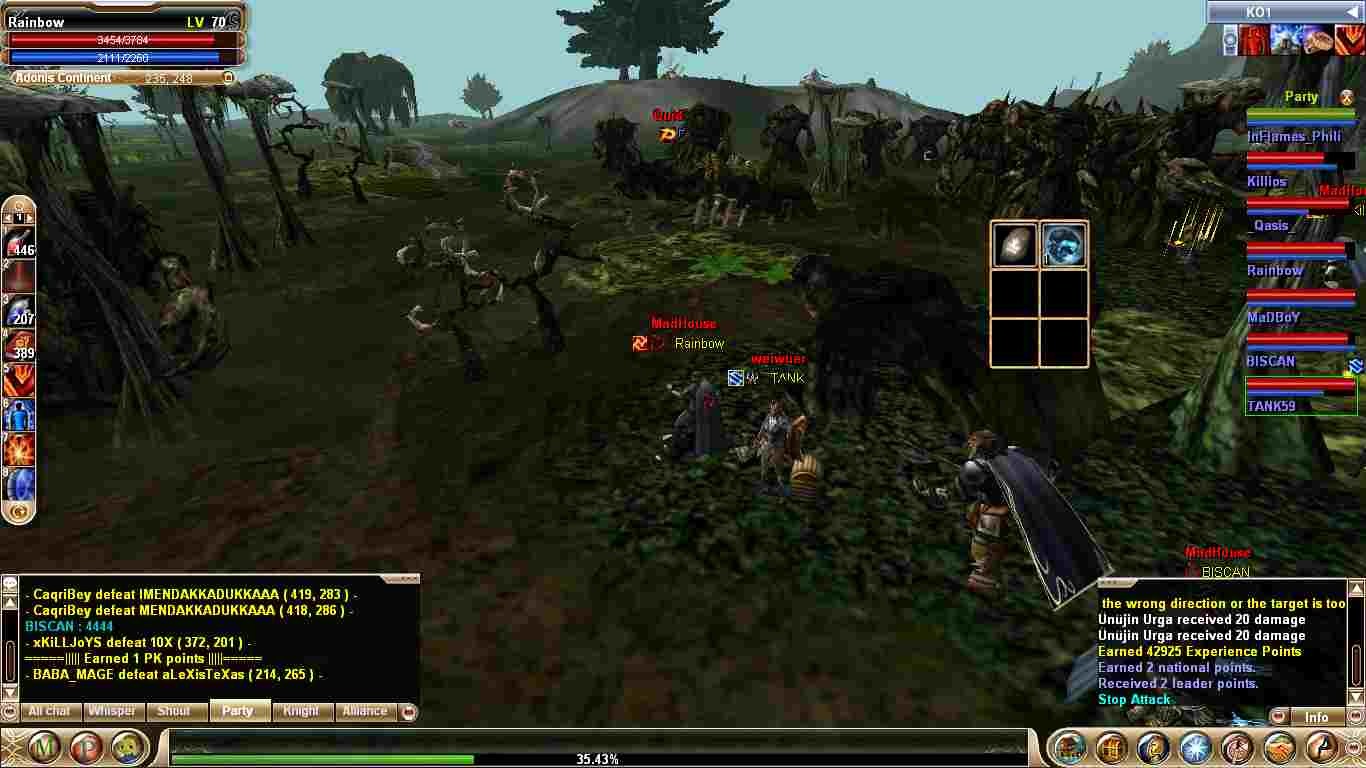Choose the Alliance chat tab

coord(365,711)
